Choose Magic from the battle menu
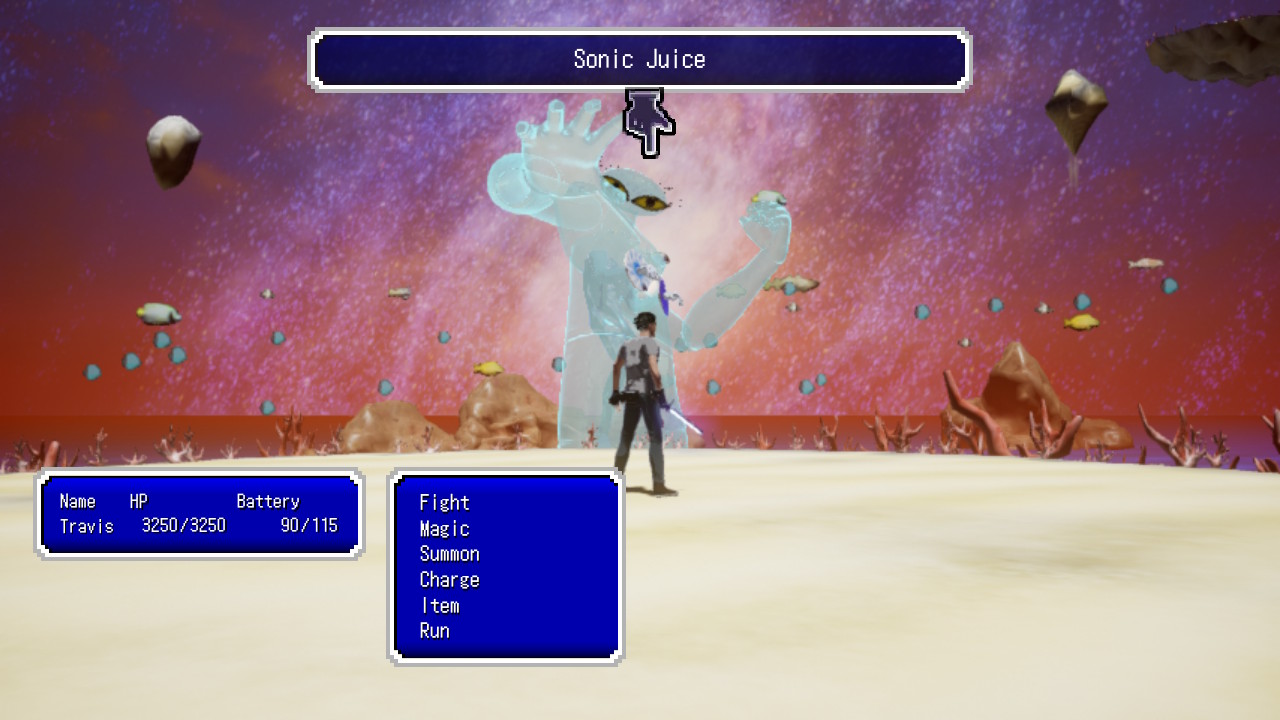 click(x=443, y=529)
